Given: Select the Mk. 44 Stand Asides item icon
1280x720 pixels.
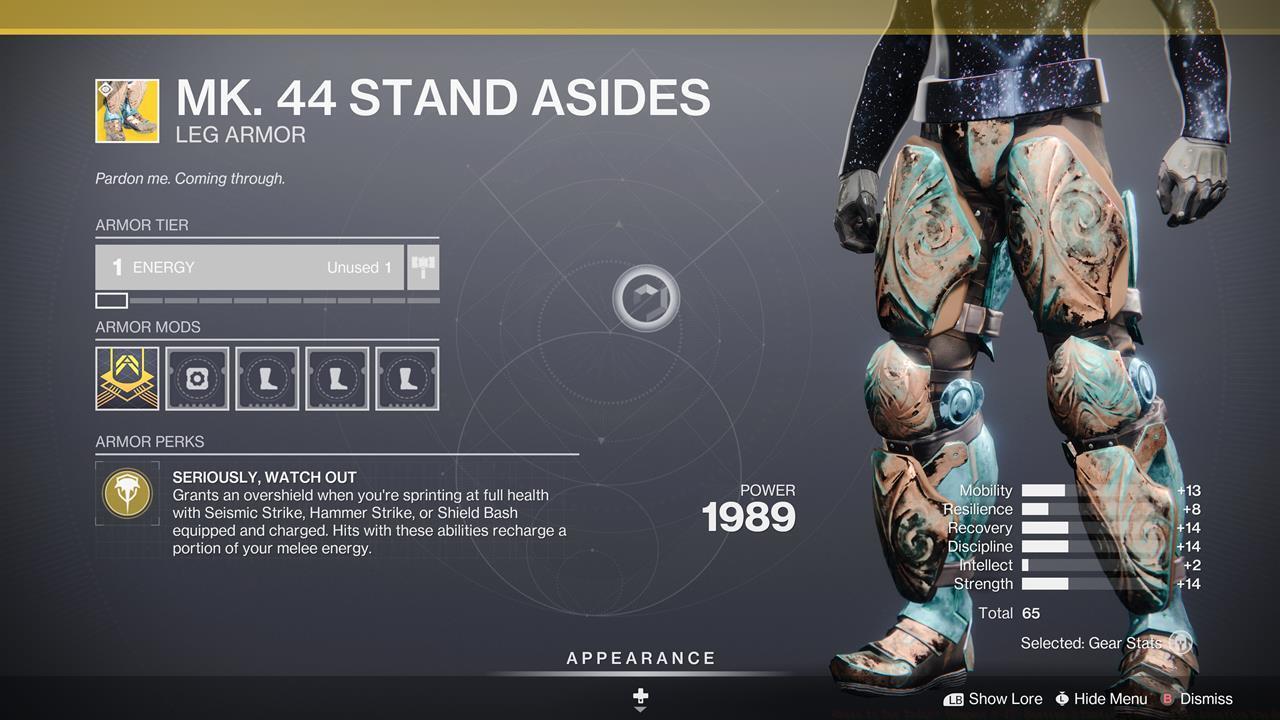Looking at the screenshot, I should (x=127, y=111).
